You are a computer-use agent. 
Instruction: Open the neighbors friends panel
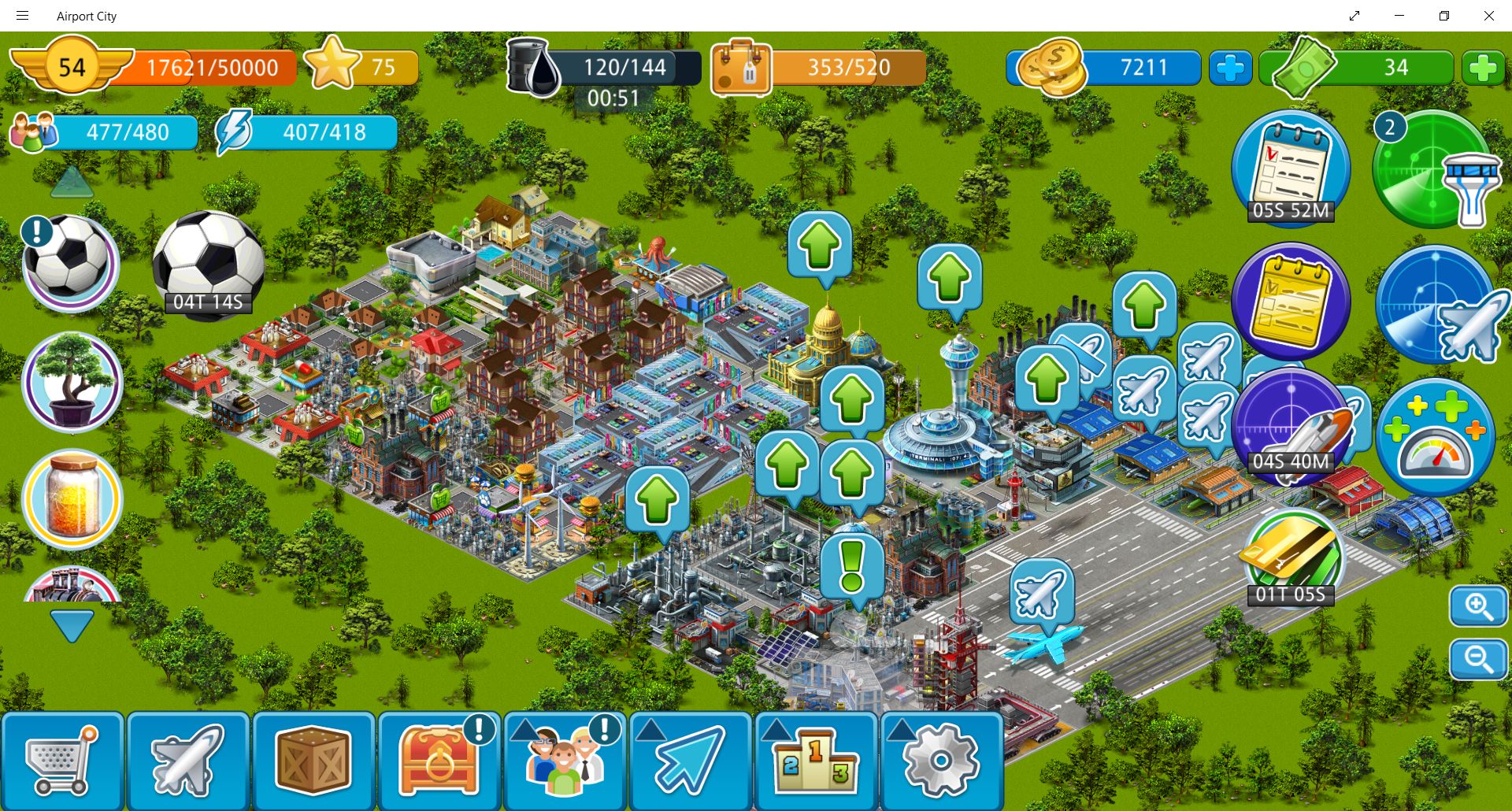[x=565, y=761]
